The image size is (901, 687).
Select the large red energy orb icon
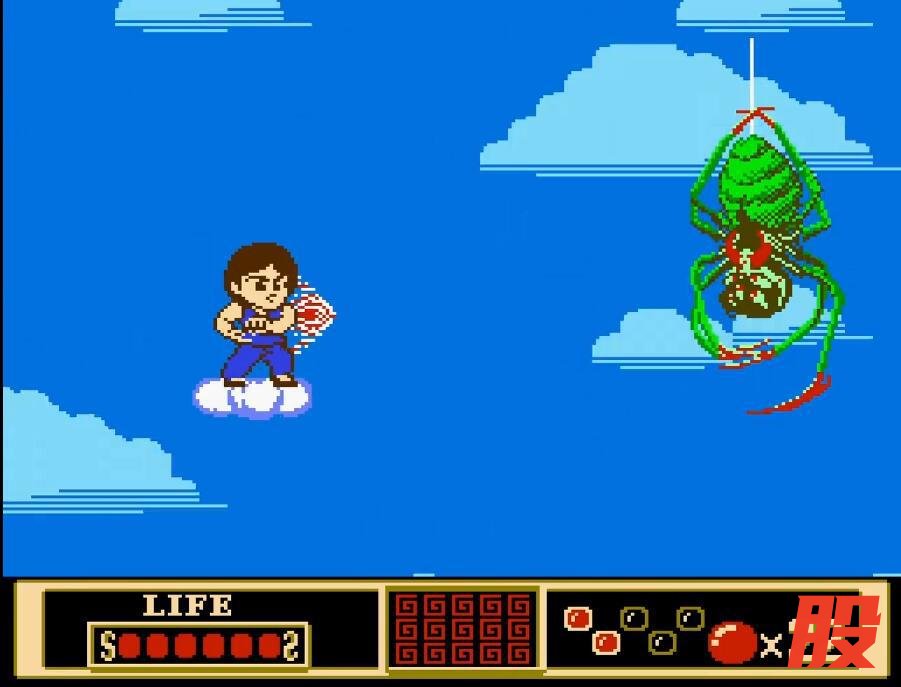732,642
